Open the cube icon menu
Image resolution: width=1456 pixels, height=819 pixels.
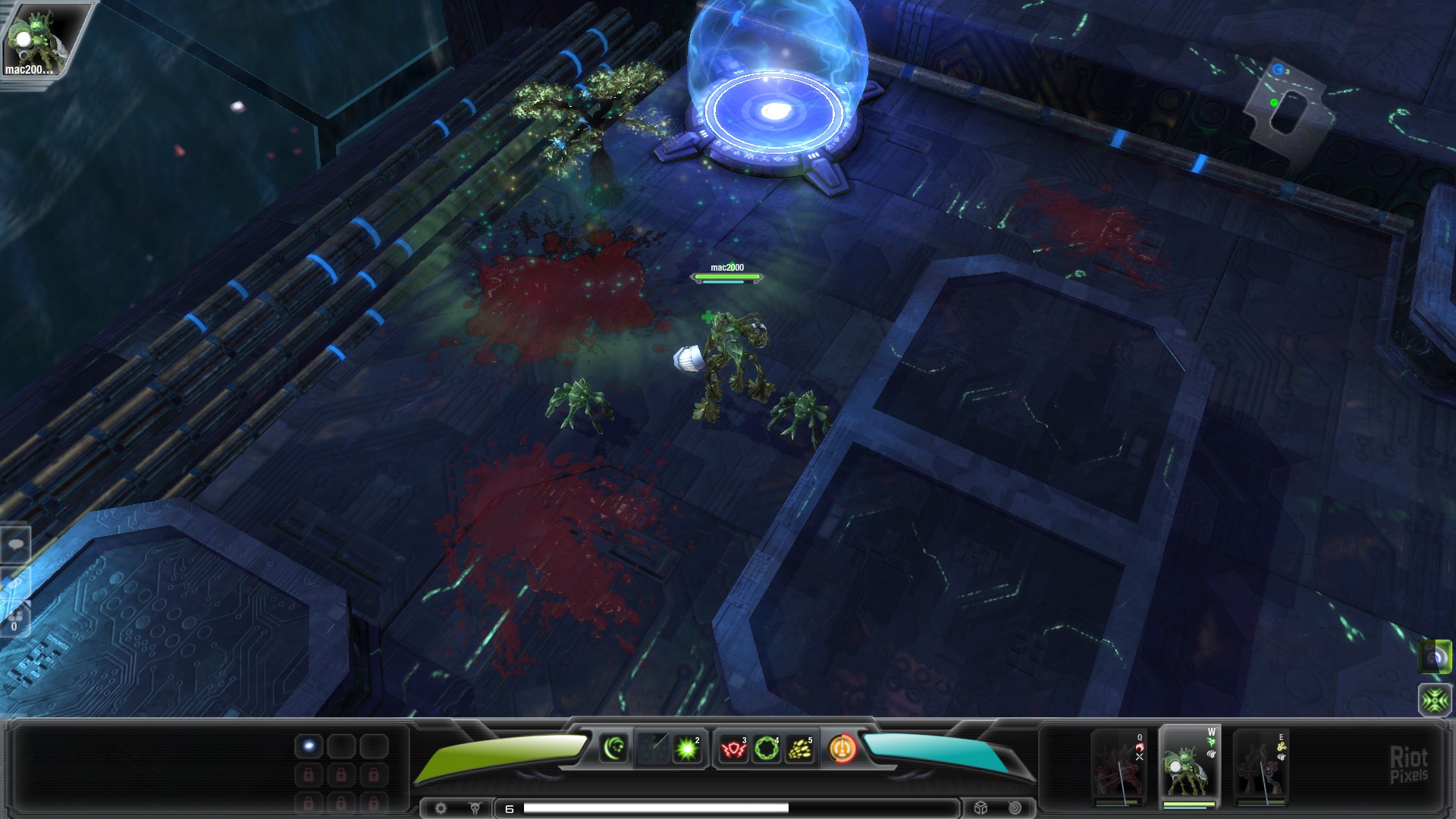pyautogui.click(x=981, y=808)
